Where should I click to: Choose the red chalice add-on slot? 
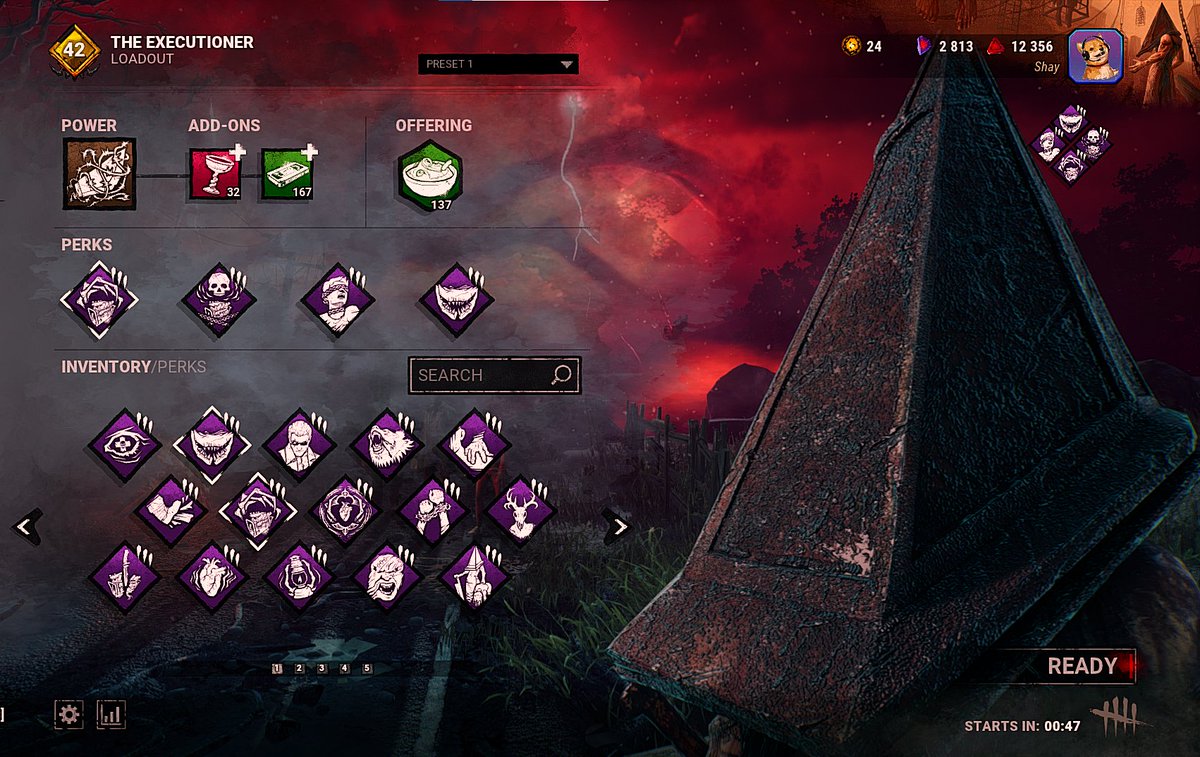tap(215, 174)
